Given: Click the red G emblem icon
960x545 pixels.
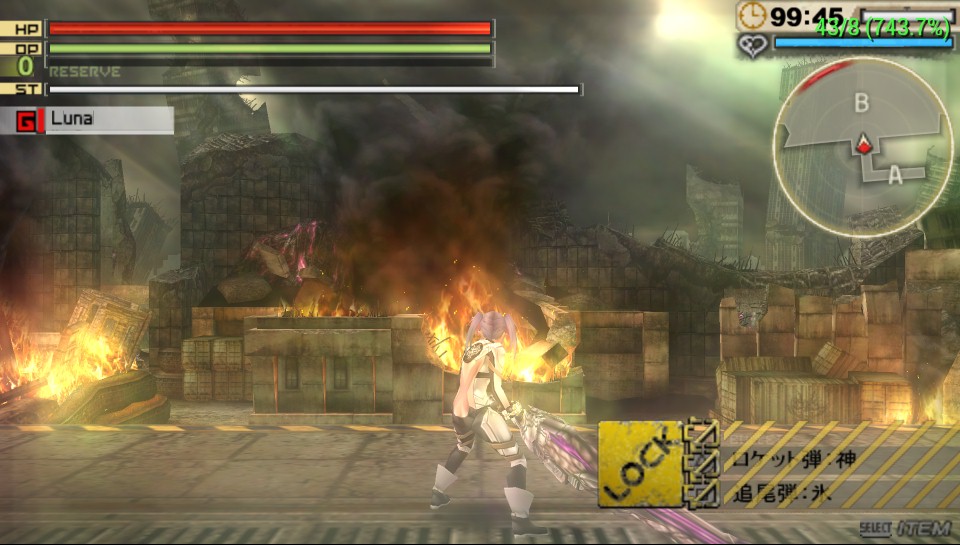Looking at the screenshot, I should 27,121.
